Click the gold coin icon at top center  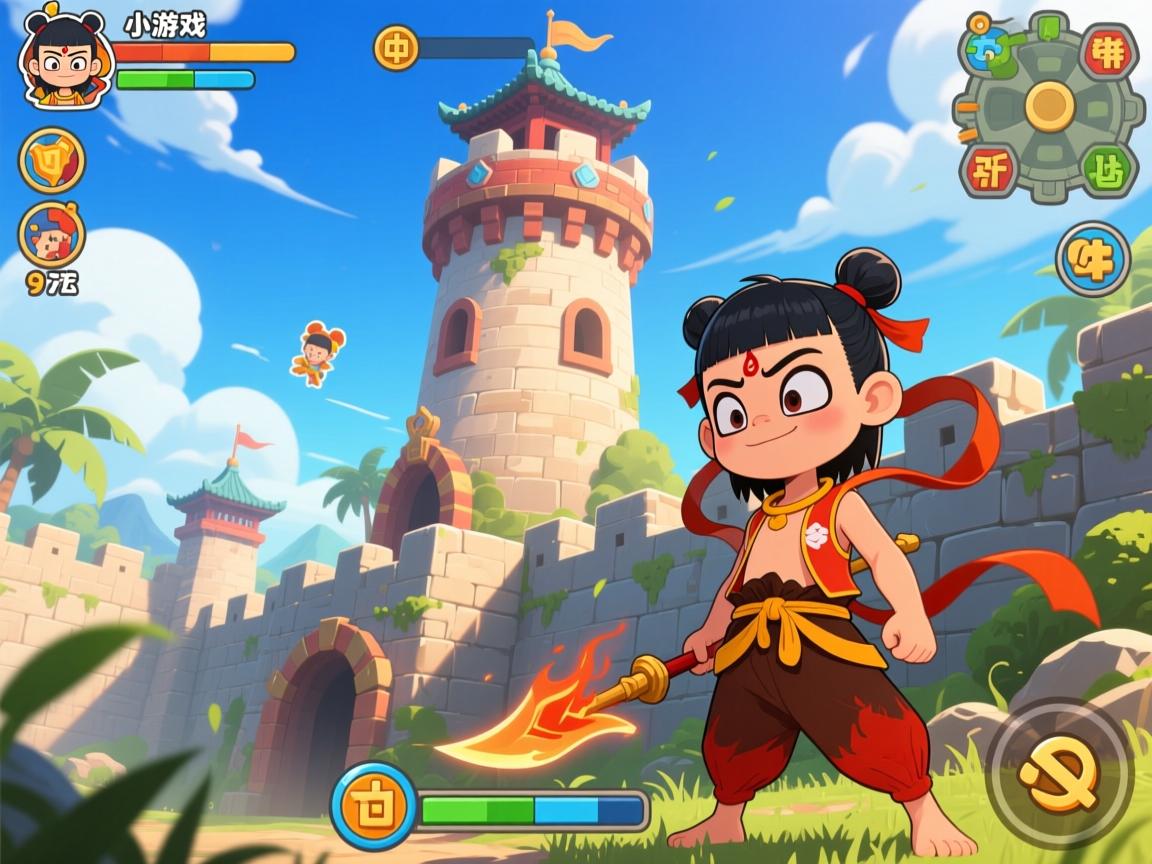click(396, 48)
